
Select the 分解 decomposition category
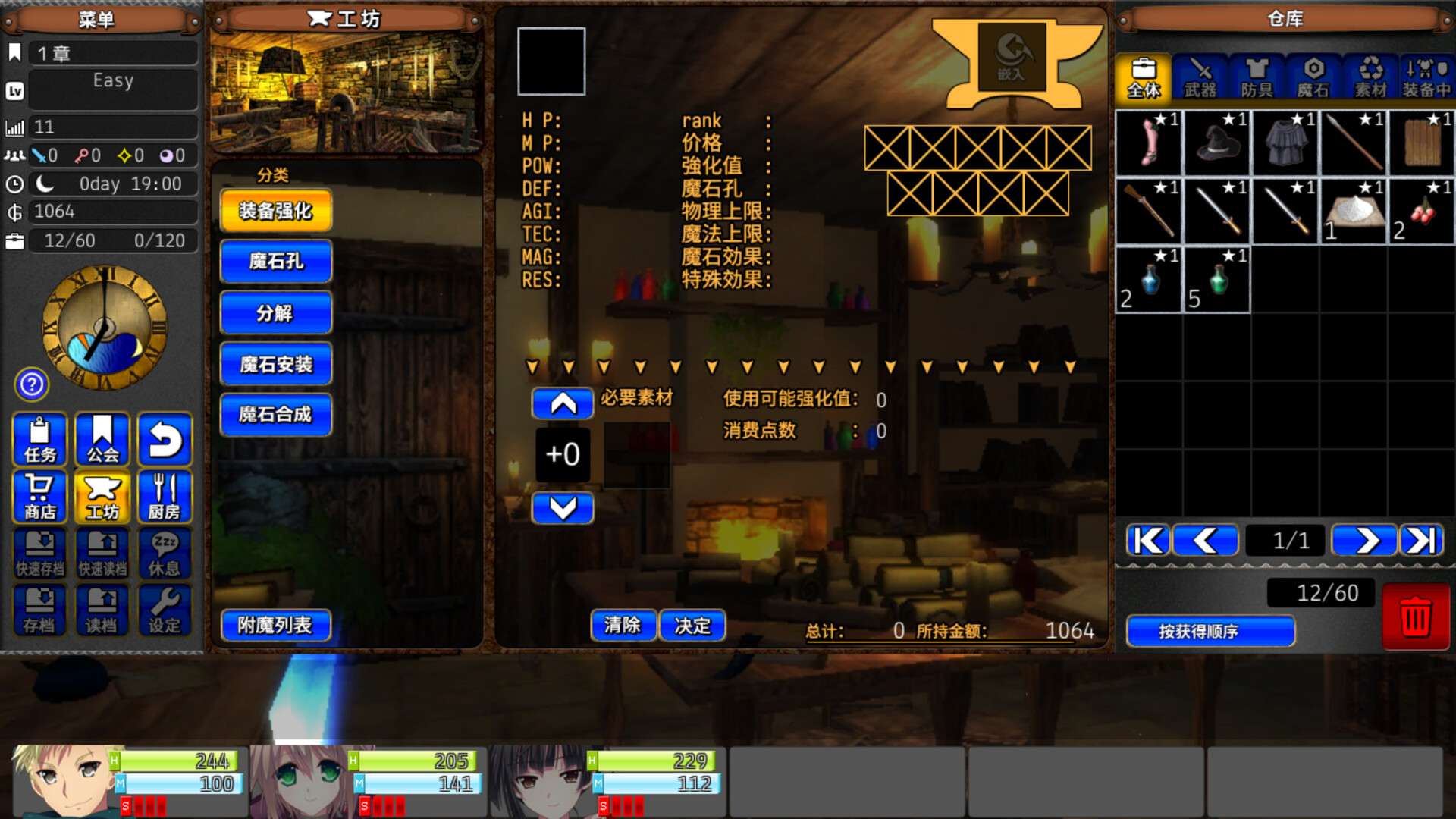tap(275, 312)
